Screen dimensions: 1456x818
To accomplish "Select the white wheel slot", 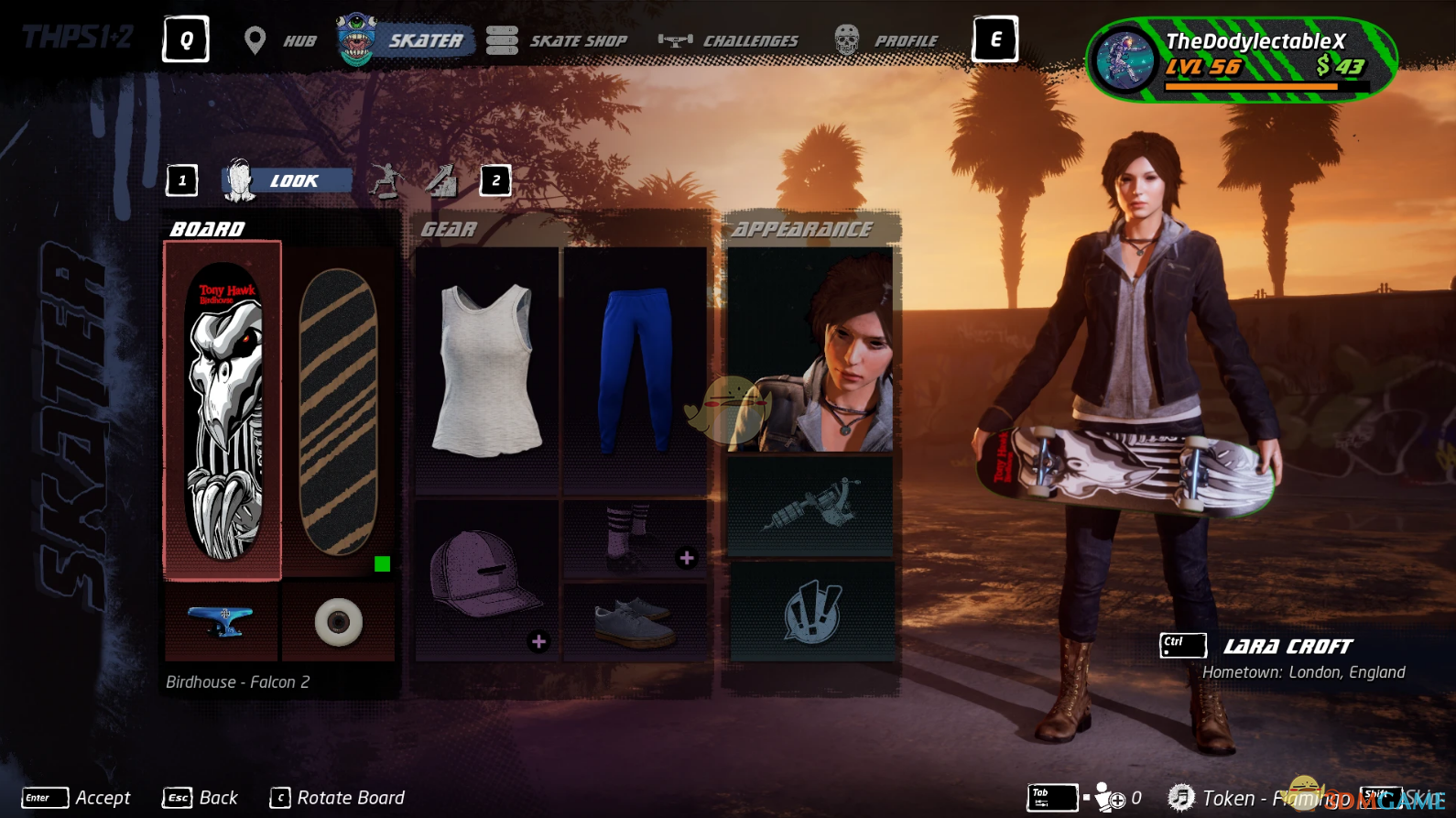I will [338, 623].
